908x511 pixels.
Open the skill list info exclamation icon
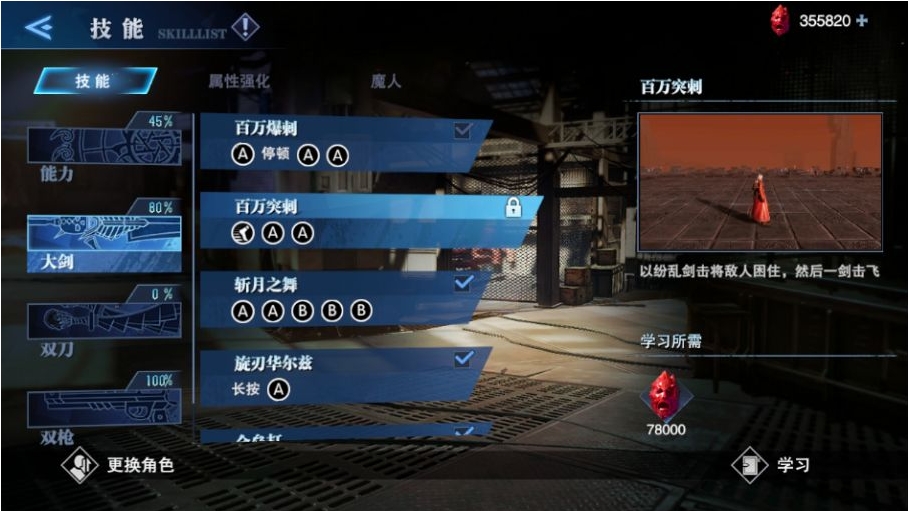(245, 27)
